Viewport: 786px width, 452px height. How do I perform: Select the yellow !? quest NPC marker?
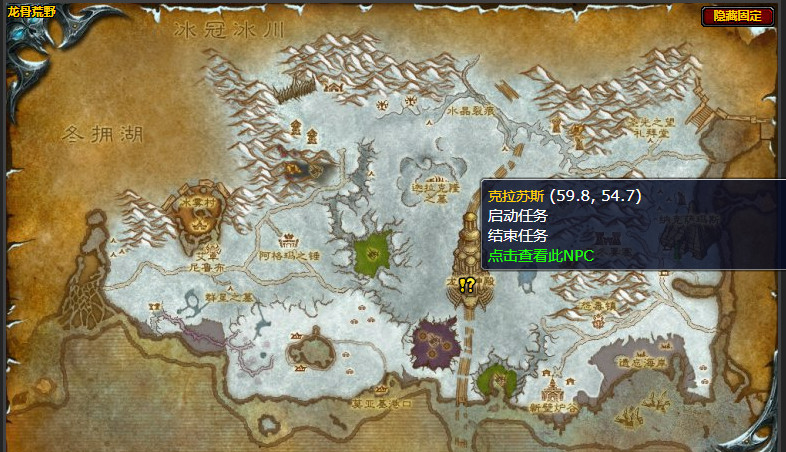point(467,285)
